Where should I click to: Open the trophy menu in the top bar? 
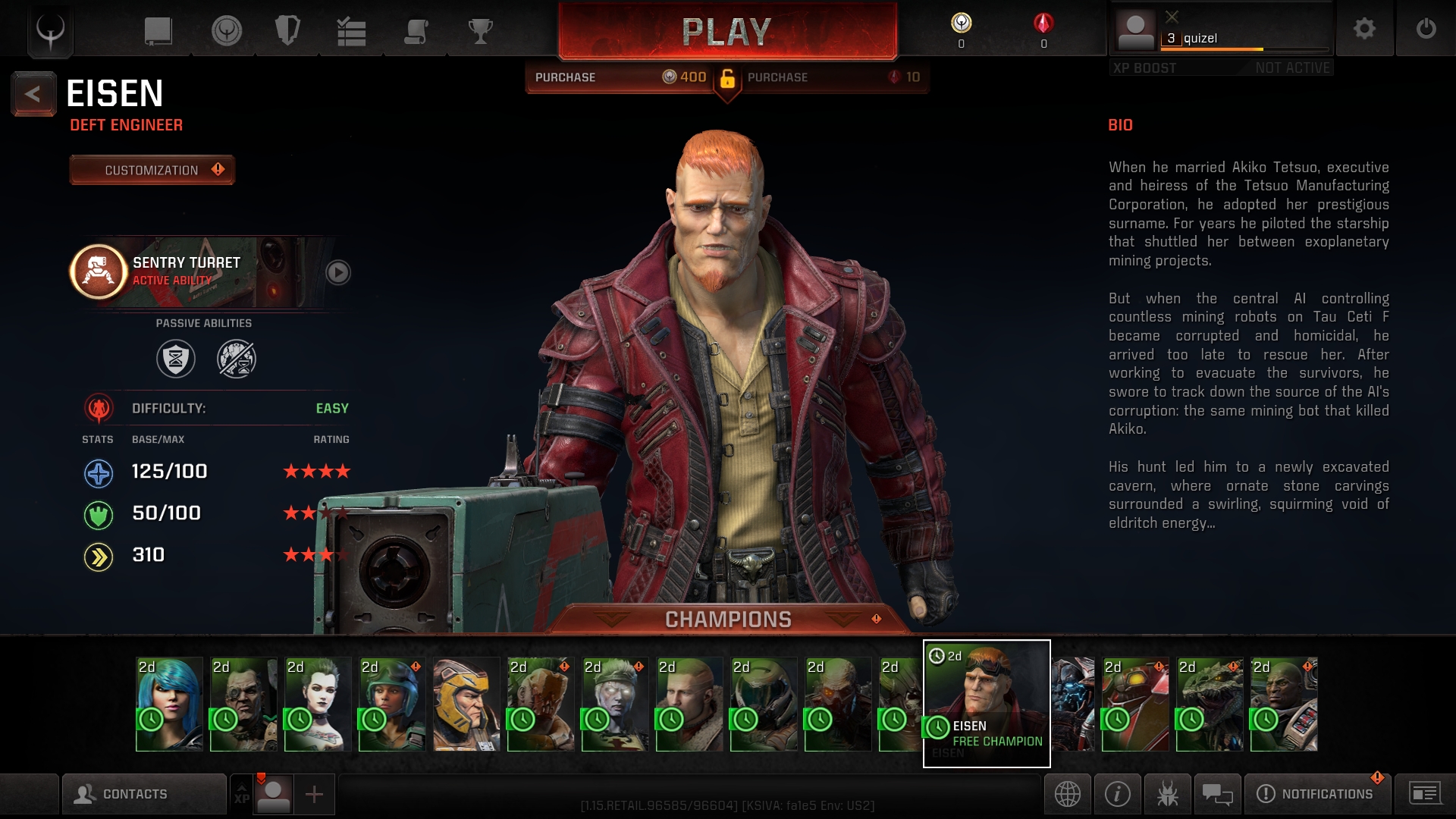480,32
